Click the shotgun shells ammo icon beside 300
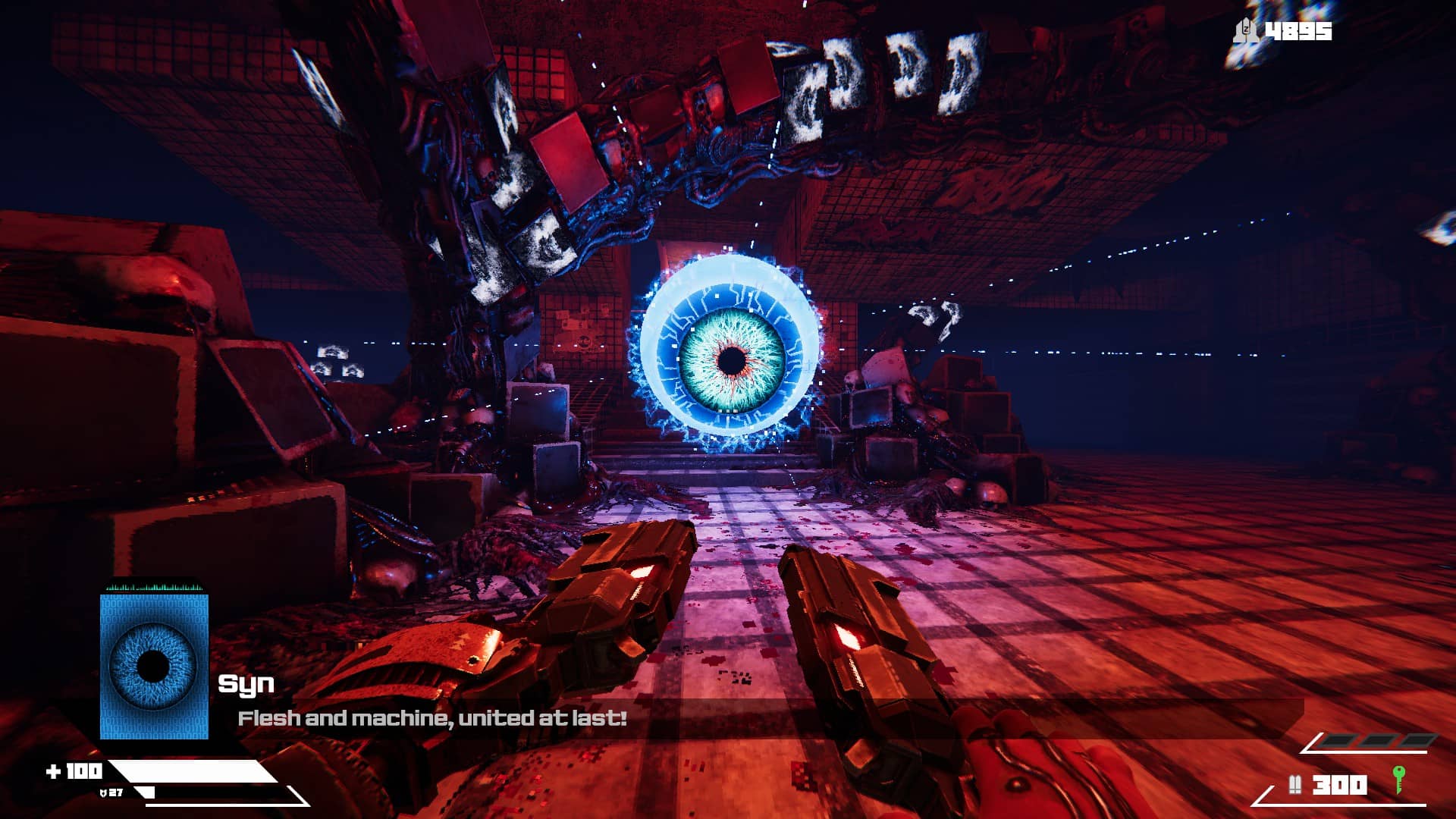 tap(1296, 783)
